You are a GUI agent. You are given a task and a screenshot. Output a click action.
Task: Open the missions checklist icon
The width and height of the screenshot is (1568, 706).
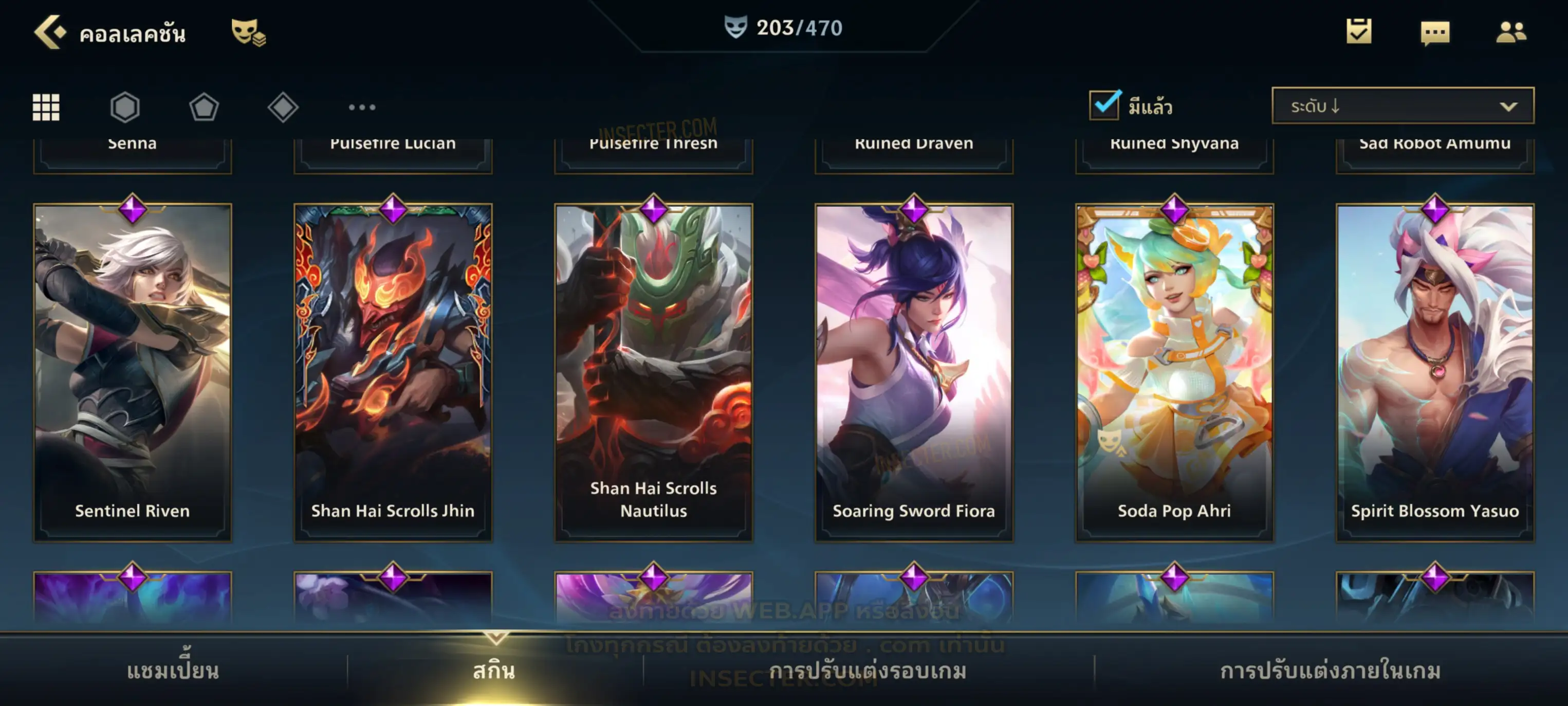(x=1359, y=32)
